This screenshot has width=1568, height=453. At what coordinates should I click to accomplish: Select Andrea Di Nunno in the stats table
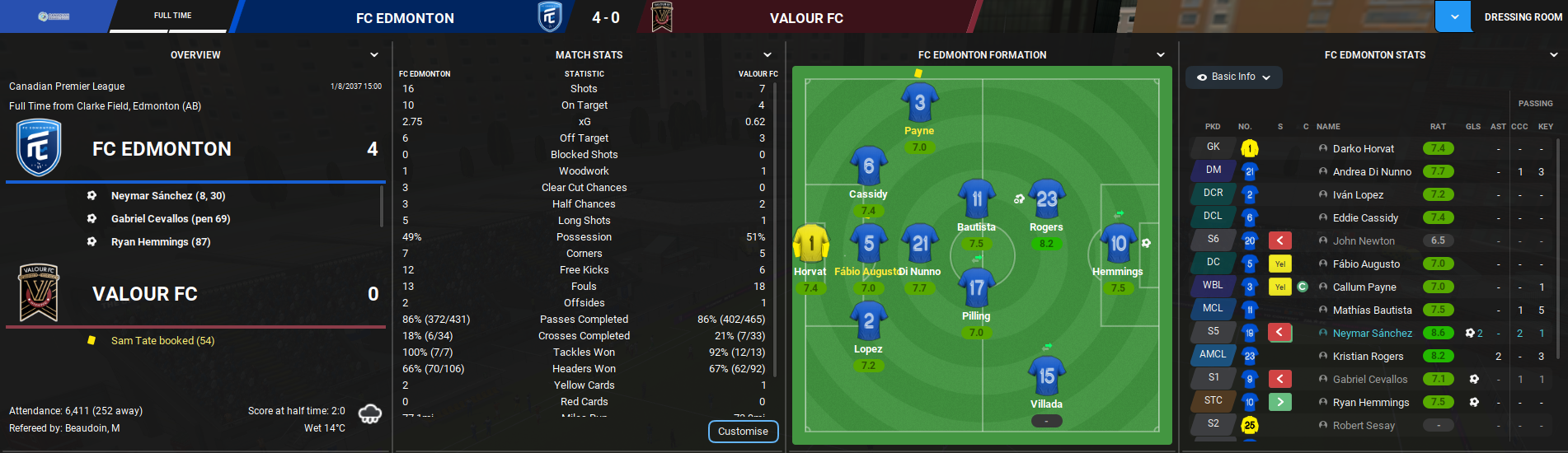point(1372,172)
